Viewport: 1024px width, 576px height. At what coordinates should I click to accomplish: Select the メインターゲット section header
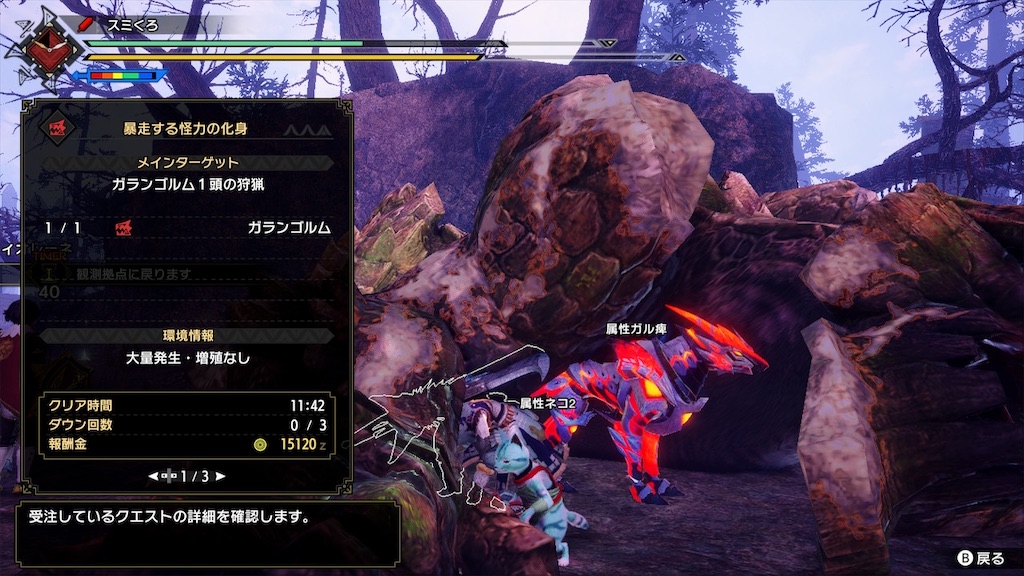187,162
